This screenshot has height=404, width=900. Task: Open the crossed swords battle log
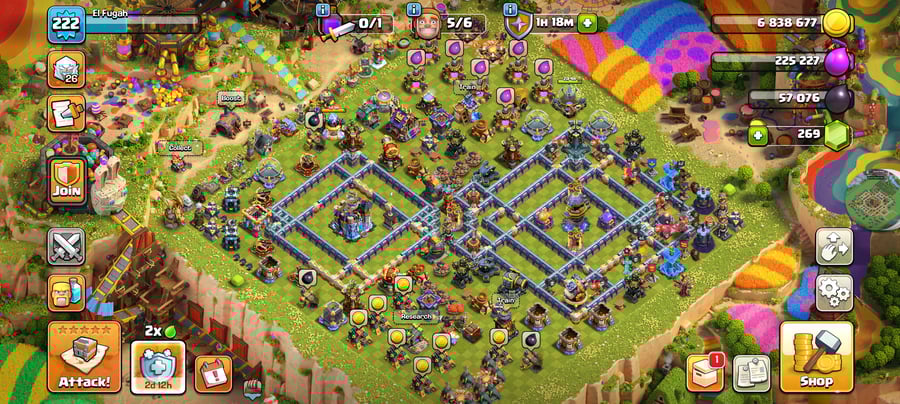[x=66, y=246]
